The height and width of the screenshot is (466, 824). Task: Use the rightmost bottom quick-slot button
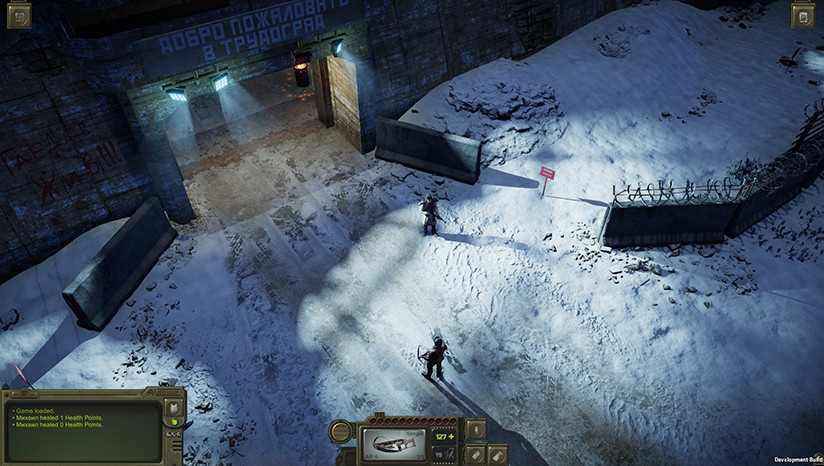pyautogui.click(x=497, y=455)
